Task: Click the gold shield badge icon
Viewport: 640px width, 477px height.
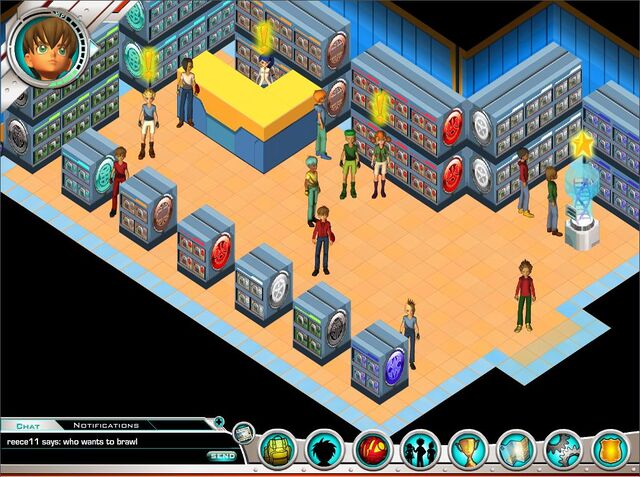Action: tap(611, 449)
